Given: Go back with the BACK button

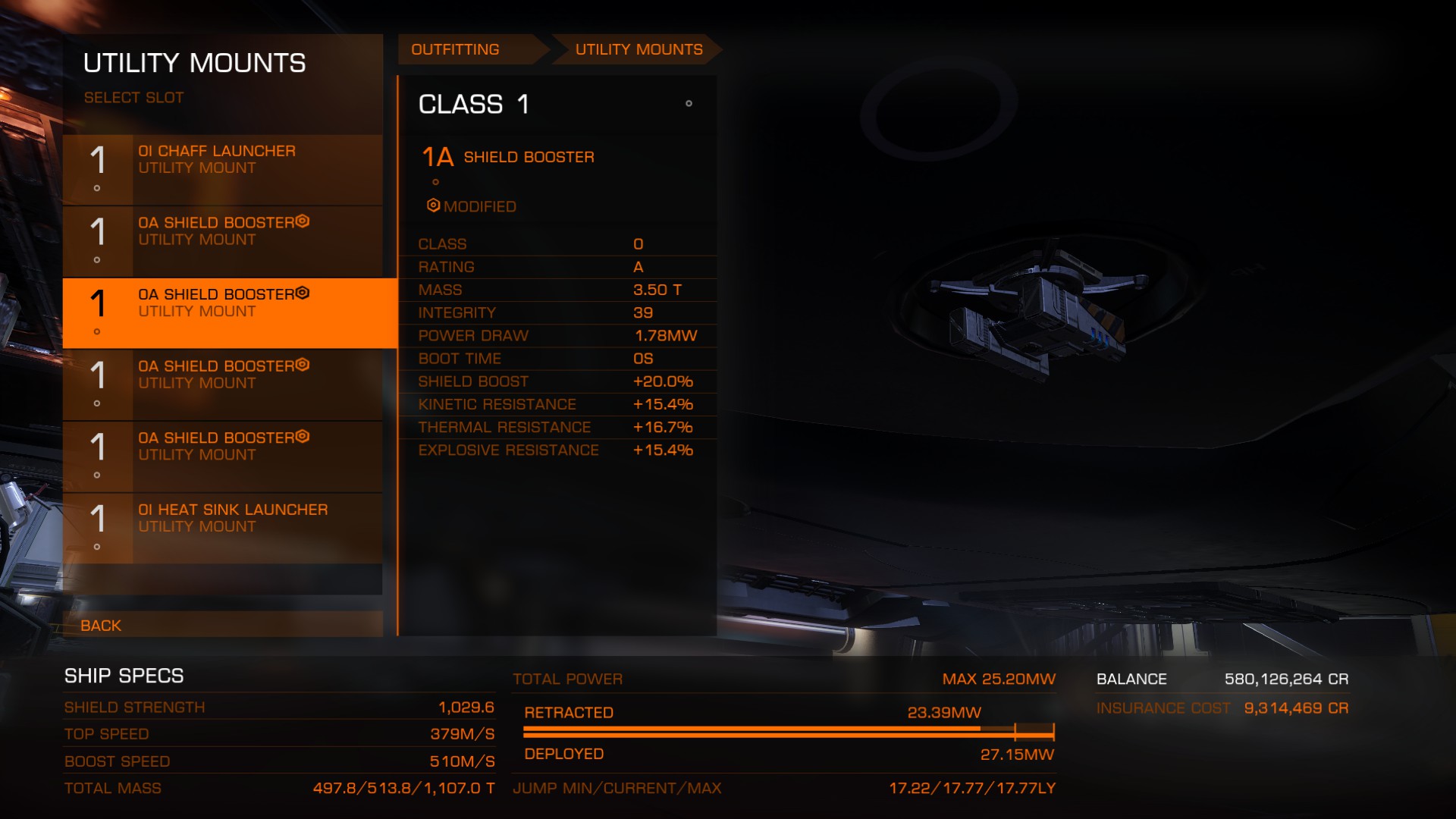Looking at the screenshot, I should tap(101, 626).
